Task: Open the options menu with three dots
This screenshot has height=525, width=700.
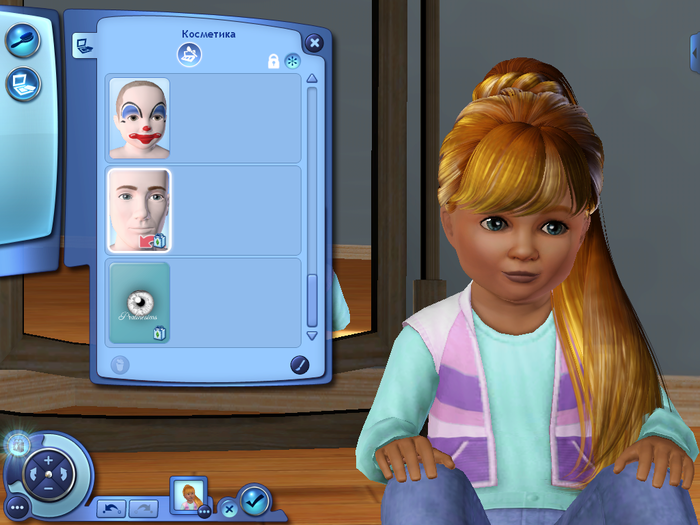Action: [16, 508]
